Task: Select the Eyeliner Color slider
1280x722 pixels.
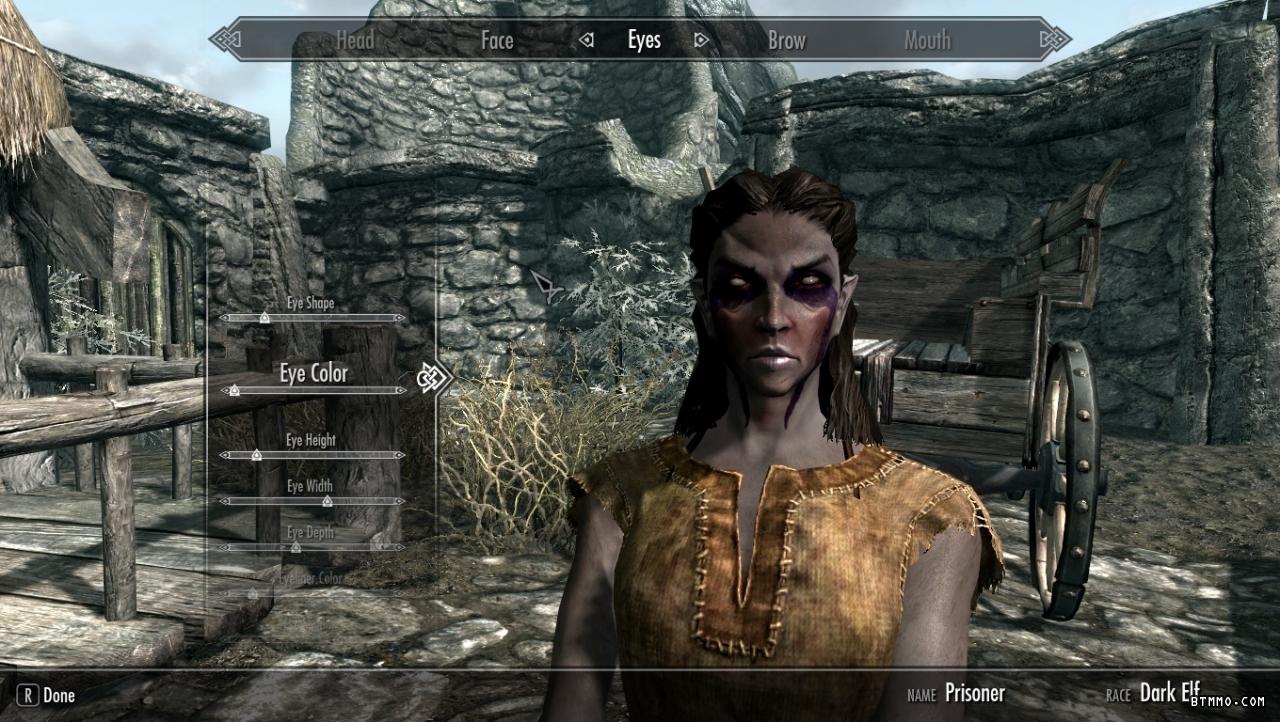Action: 252,593
